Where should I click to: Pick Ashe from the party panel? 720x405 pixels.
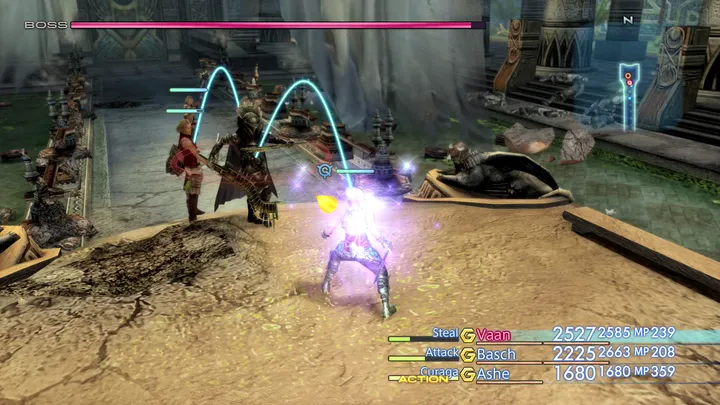(495, 373)
